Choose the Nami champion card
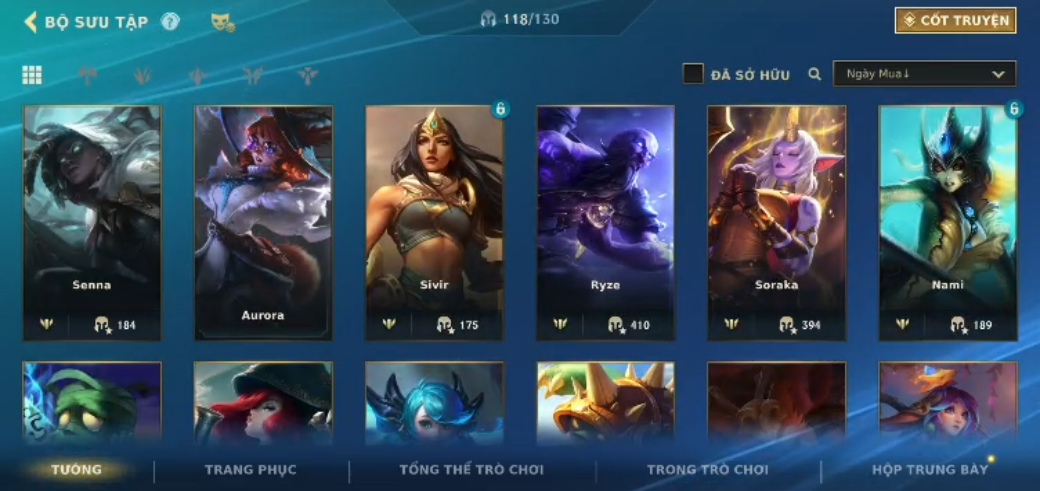This screenshot has height=491, width=1040. [947, 222]
